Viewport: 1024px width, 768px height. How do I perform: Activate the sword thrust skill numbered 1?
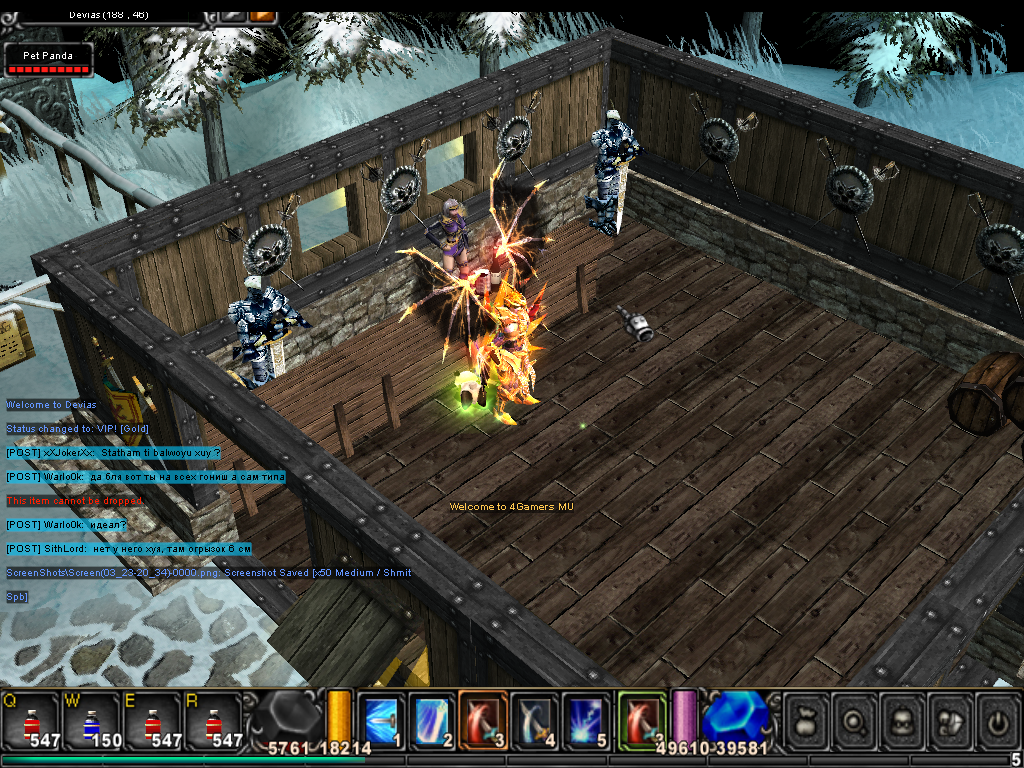[381, 720]
